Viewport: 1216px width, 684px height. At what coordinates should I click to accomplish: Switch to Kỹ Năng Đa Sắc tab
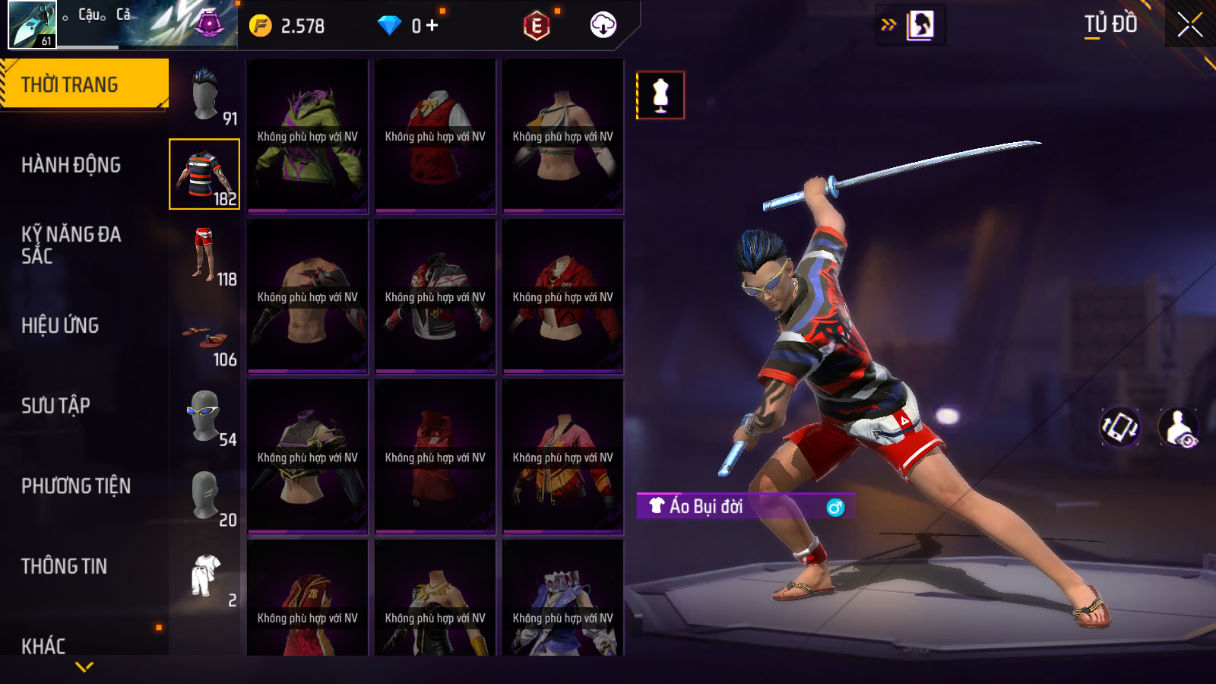tap(71, 245)
